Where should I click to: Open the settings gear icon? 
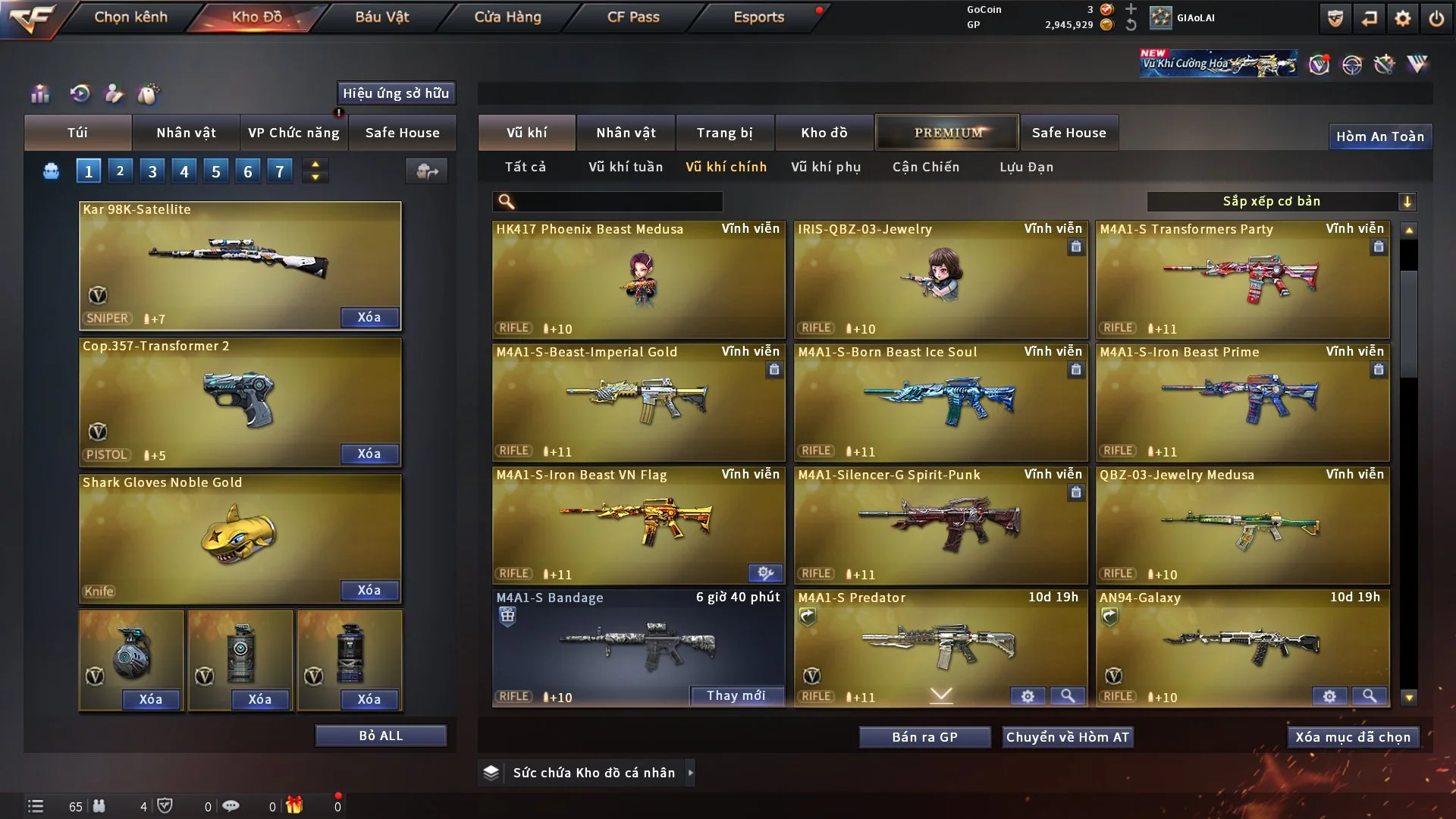tap(1402, 18)
